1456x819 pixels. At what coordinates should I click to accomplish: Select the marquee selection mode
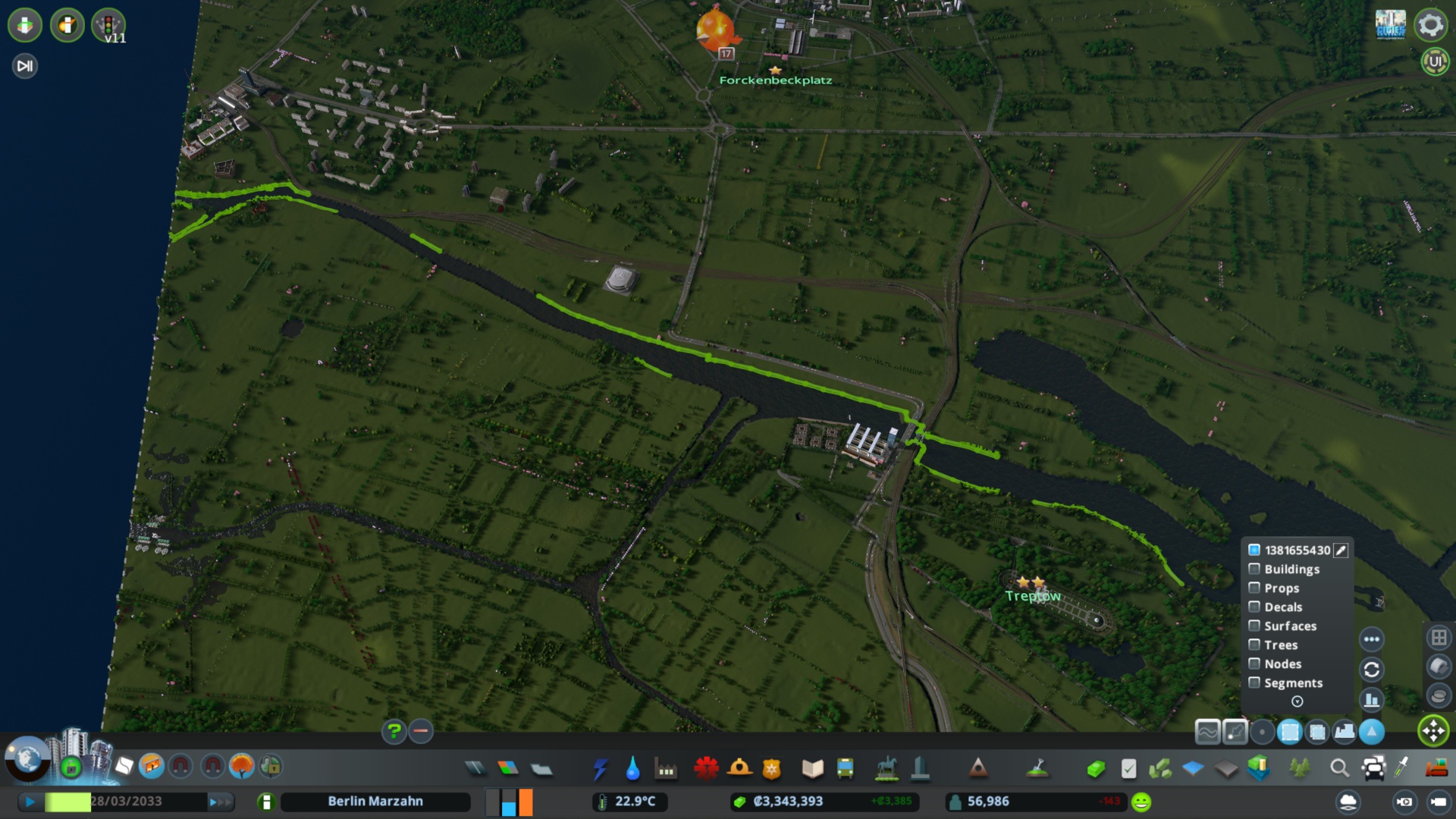click(x=1289, y=732)
